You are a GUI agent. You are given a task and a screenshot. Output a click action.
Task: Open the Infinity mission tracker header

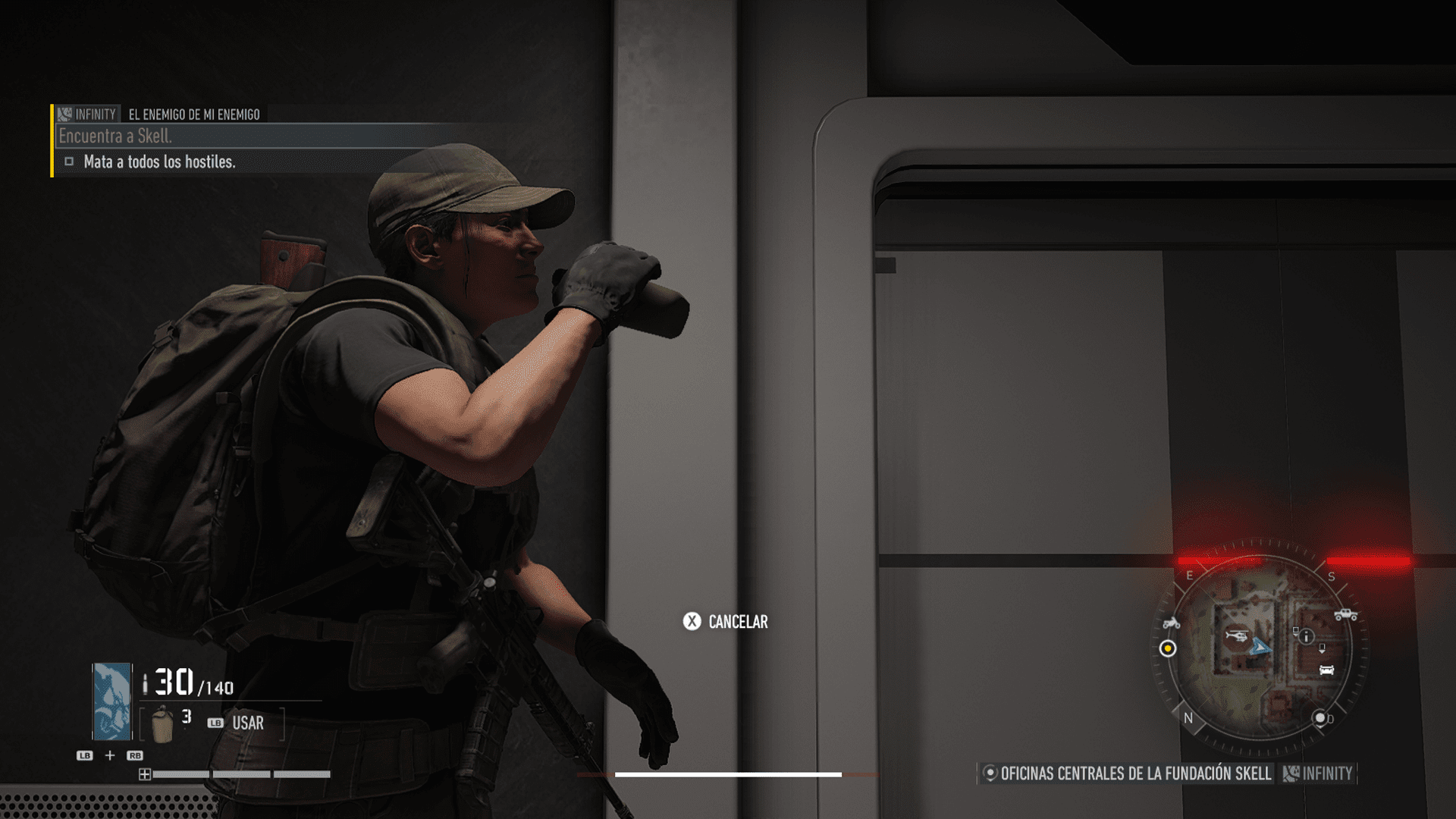coord(88,115)
